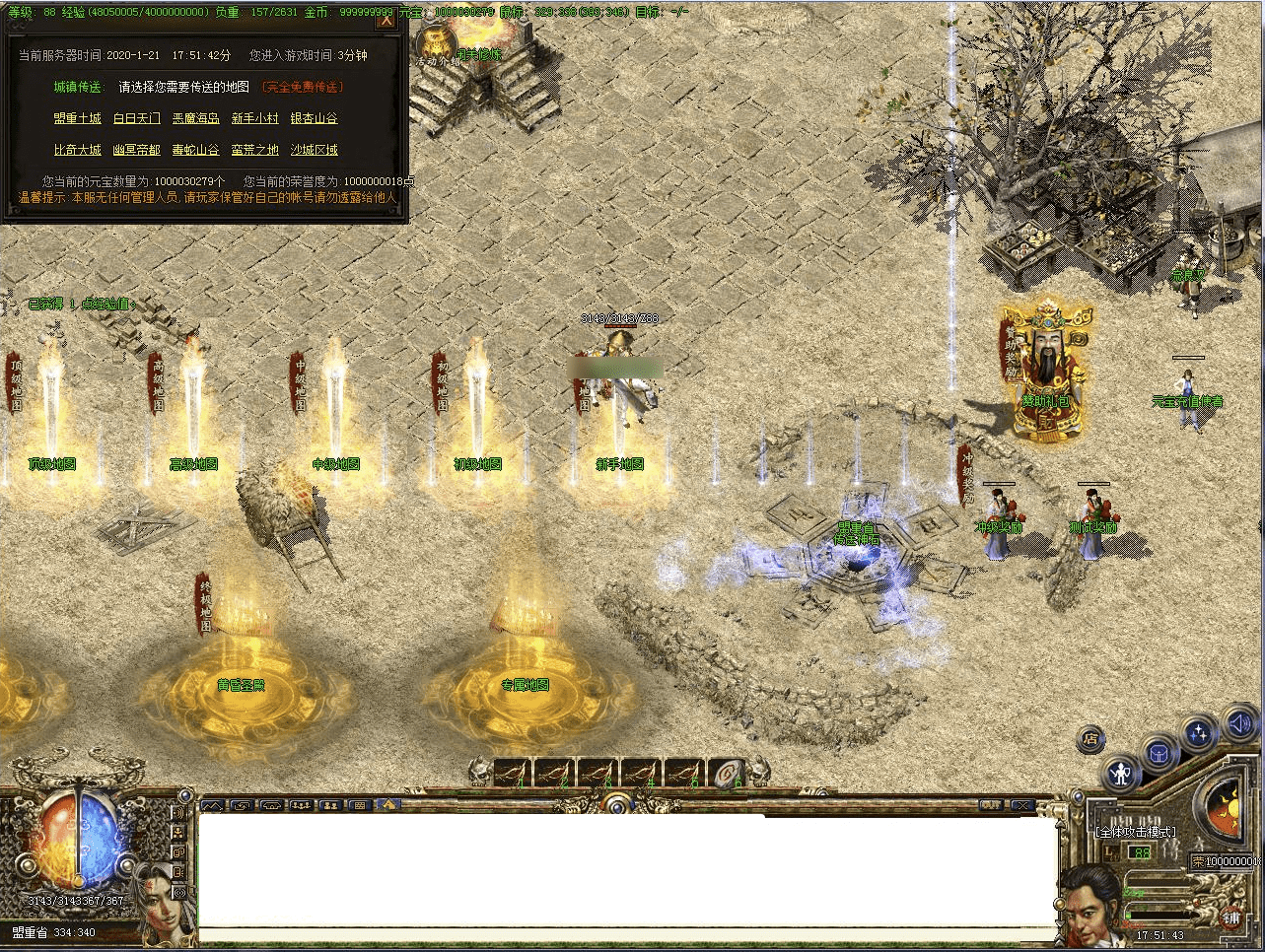Open the skills sparkle icon

pyautogui.click(x=1199, y=734)
